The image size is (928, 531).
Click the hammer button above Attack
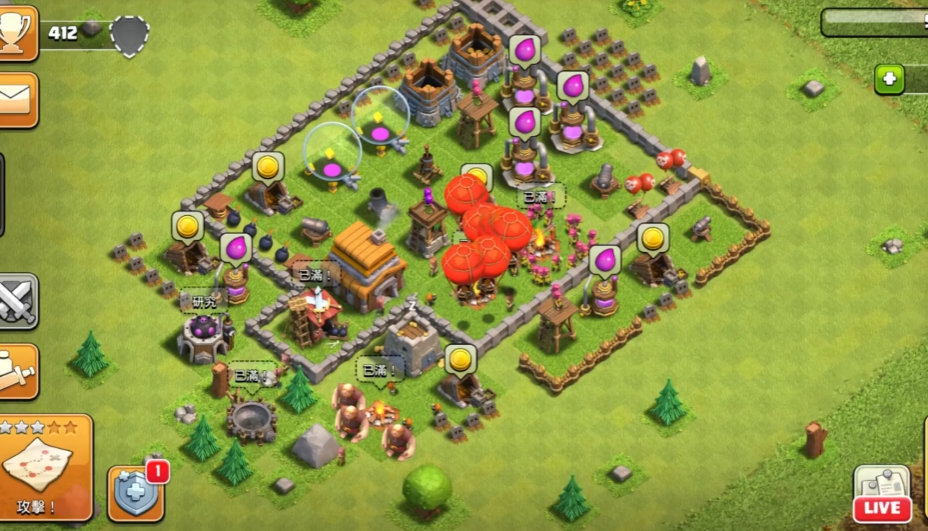17,371
